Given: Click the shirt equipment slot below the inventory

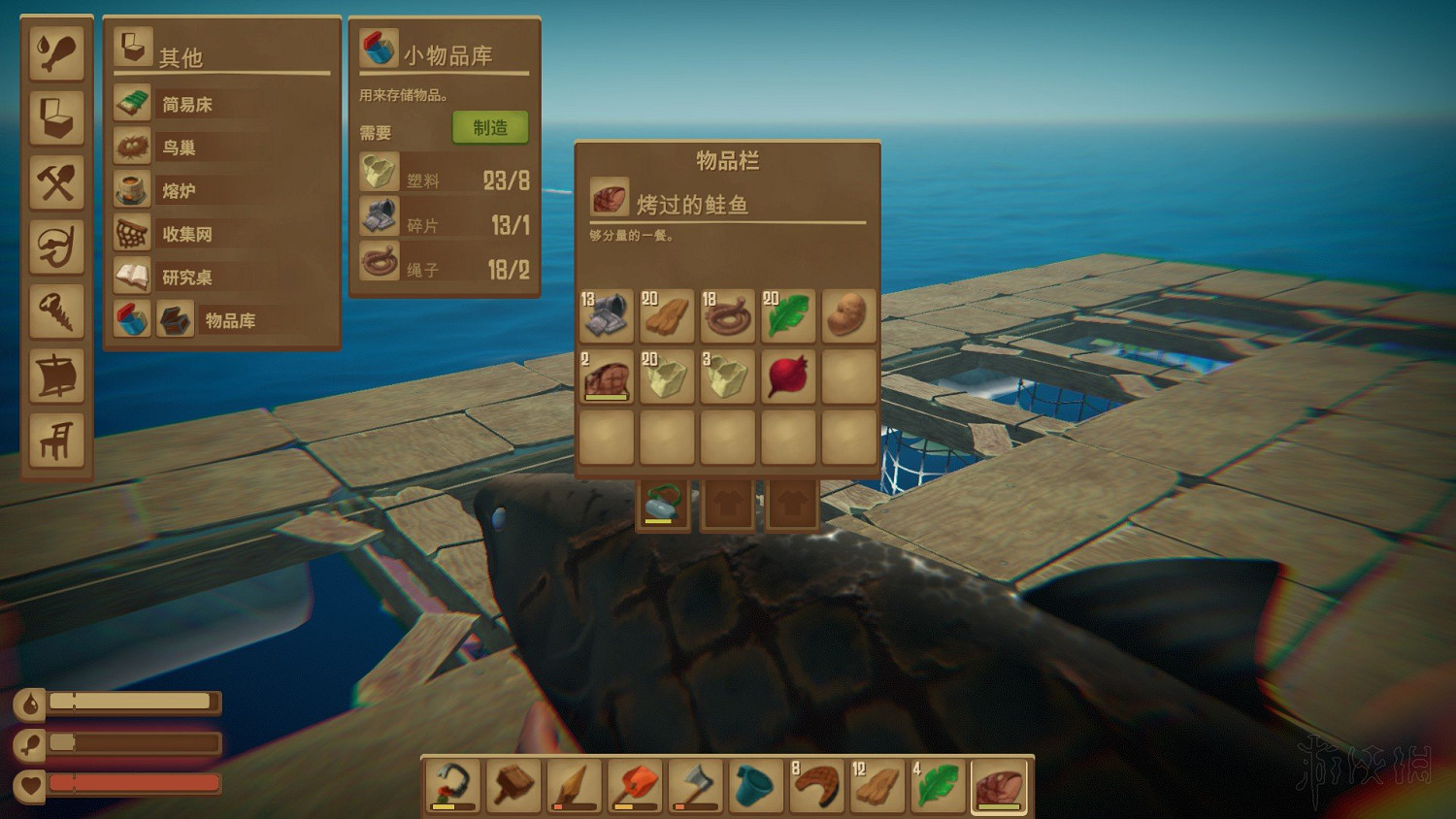Looking at the screenshot, I should (x=727, y=503).
